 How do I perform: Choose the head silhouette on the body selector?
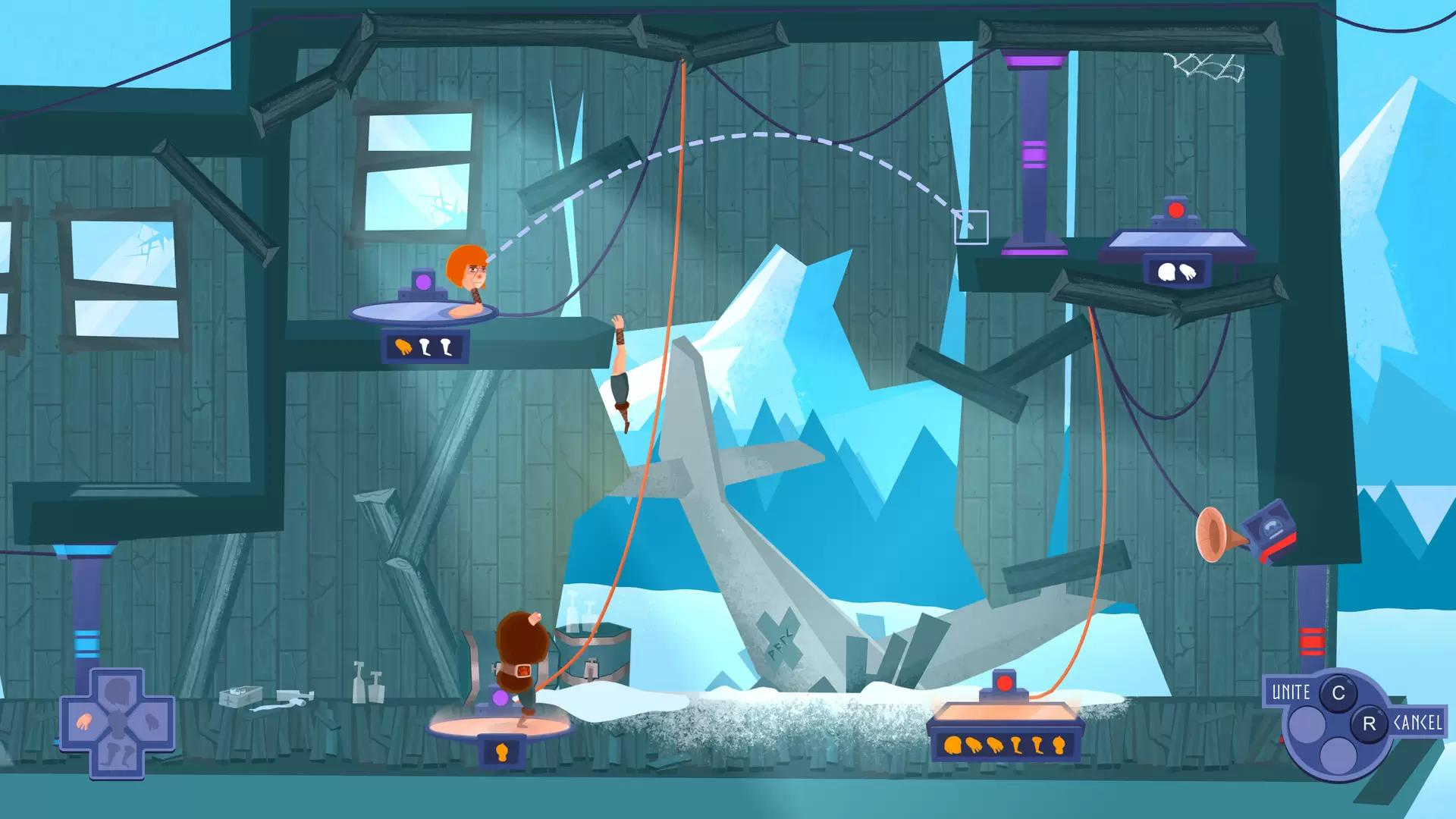coord(118,691)
